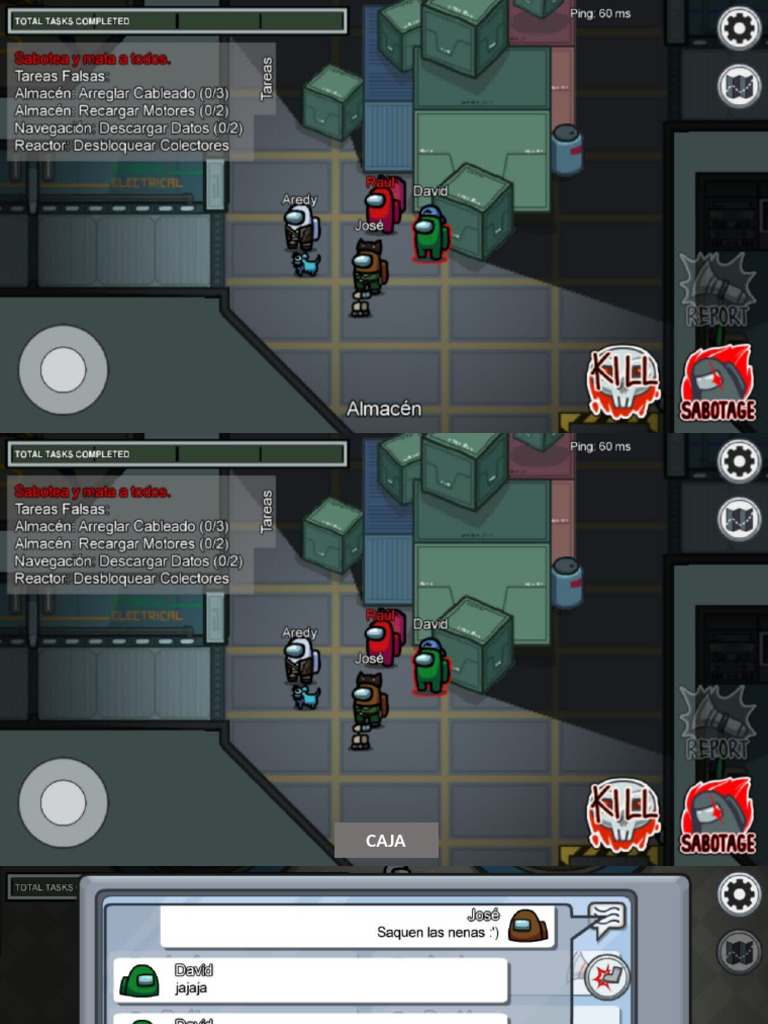
Task: Select José's chat message 'Saquen las nenas'
Action: (358, 927)
